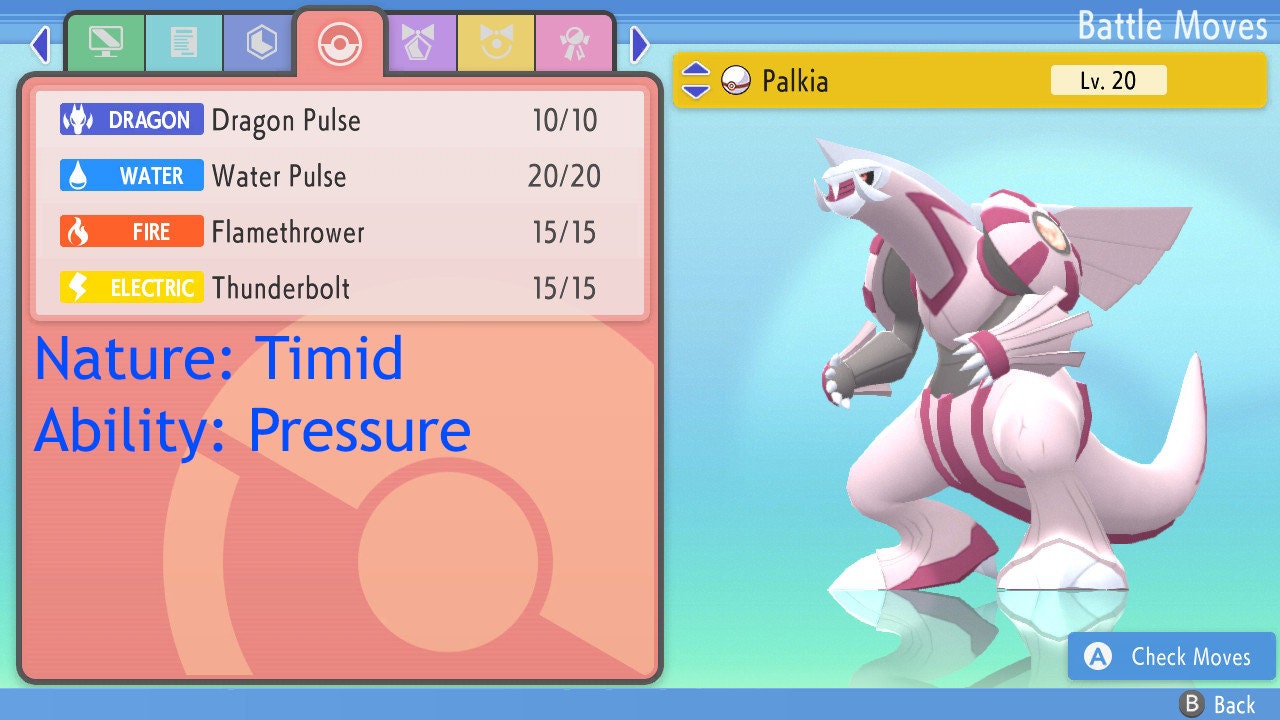
Task: Open the Battle Moves Poké Ball tab icon
Action: [x=340, y=43]
